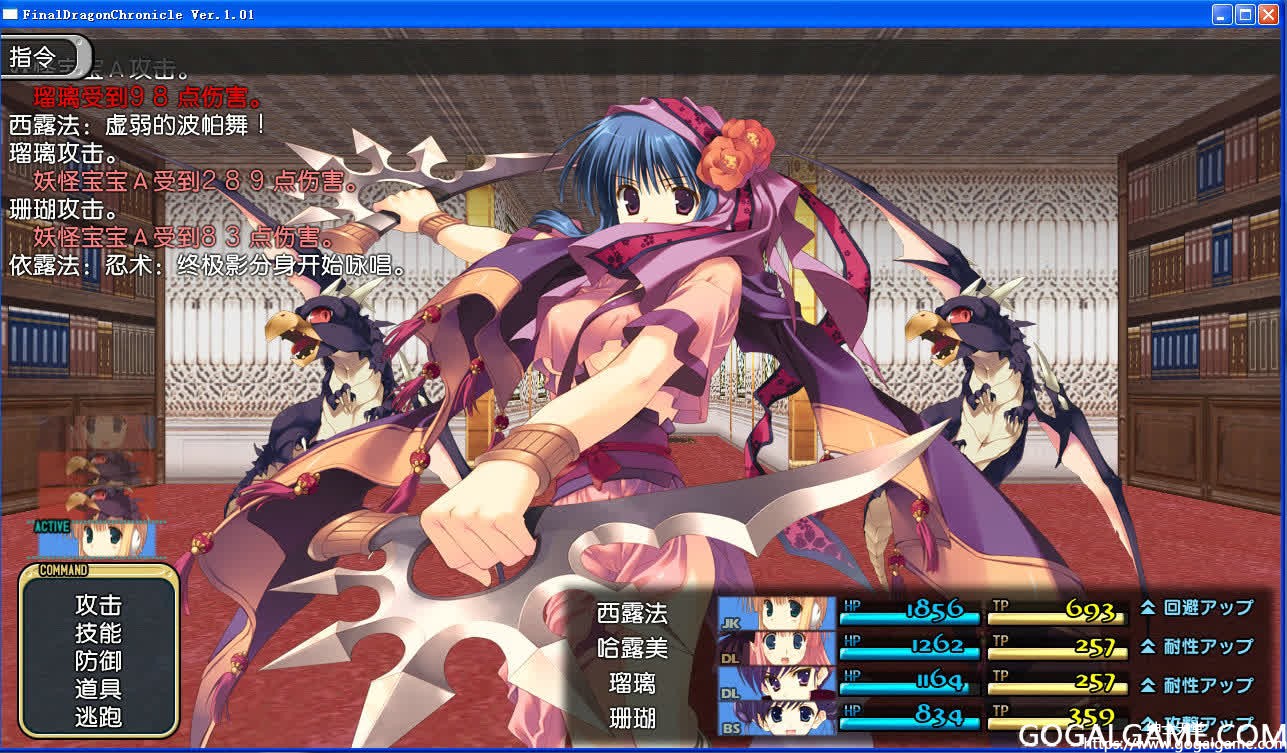Select party member 西露法 row
This screenshot has height=753, width=1287.
632,612
